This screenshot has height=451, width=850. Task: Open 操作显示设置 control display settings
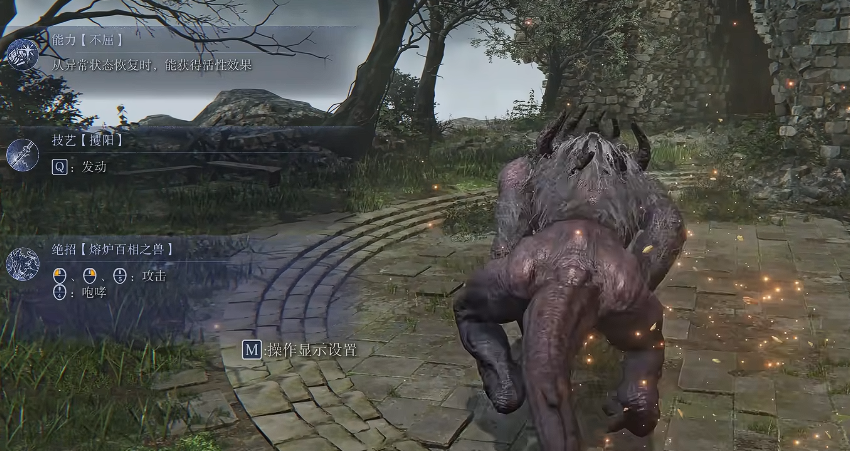[300, 350]
